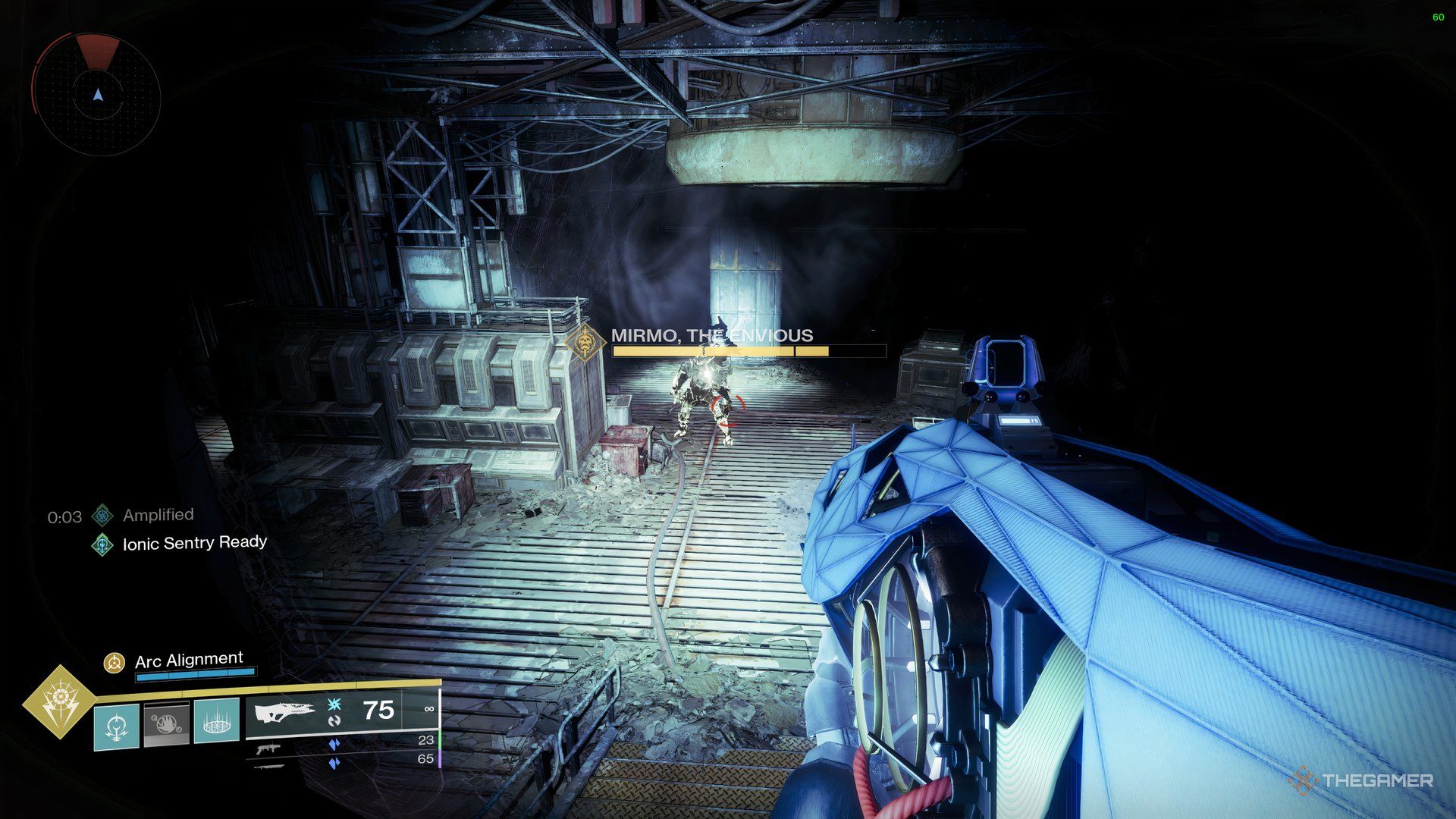Click the Ionic Sentry Ready status icon
The image size is (1456, 819).
pos(102,544)
